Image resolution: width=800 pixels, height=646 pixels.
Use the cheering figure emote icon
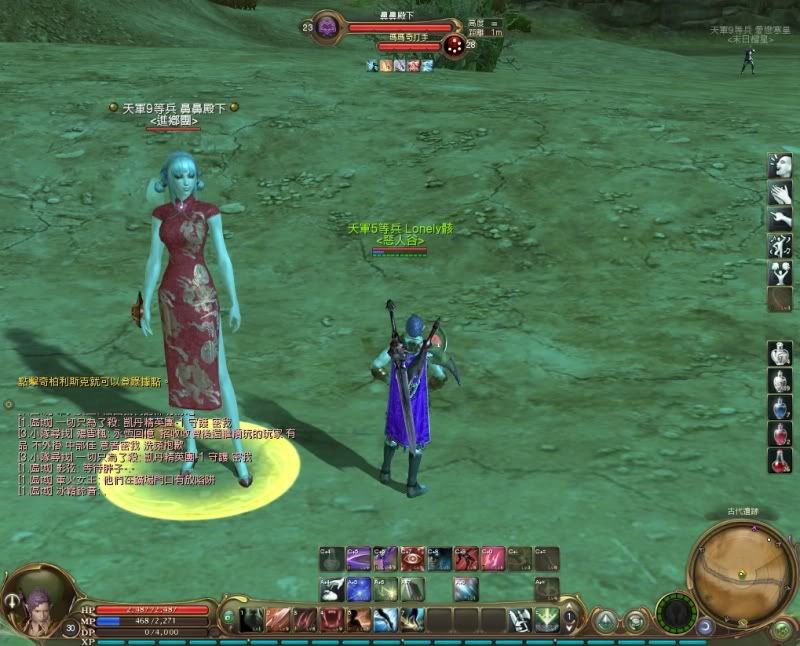[780, 273]
